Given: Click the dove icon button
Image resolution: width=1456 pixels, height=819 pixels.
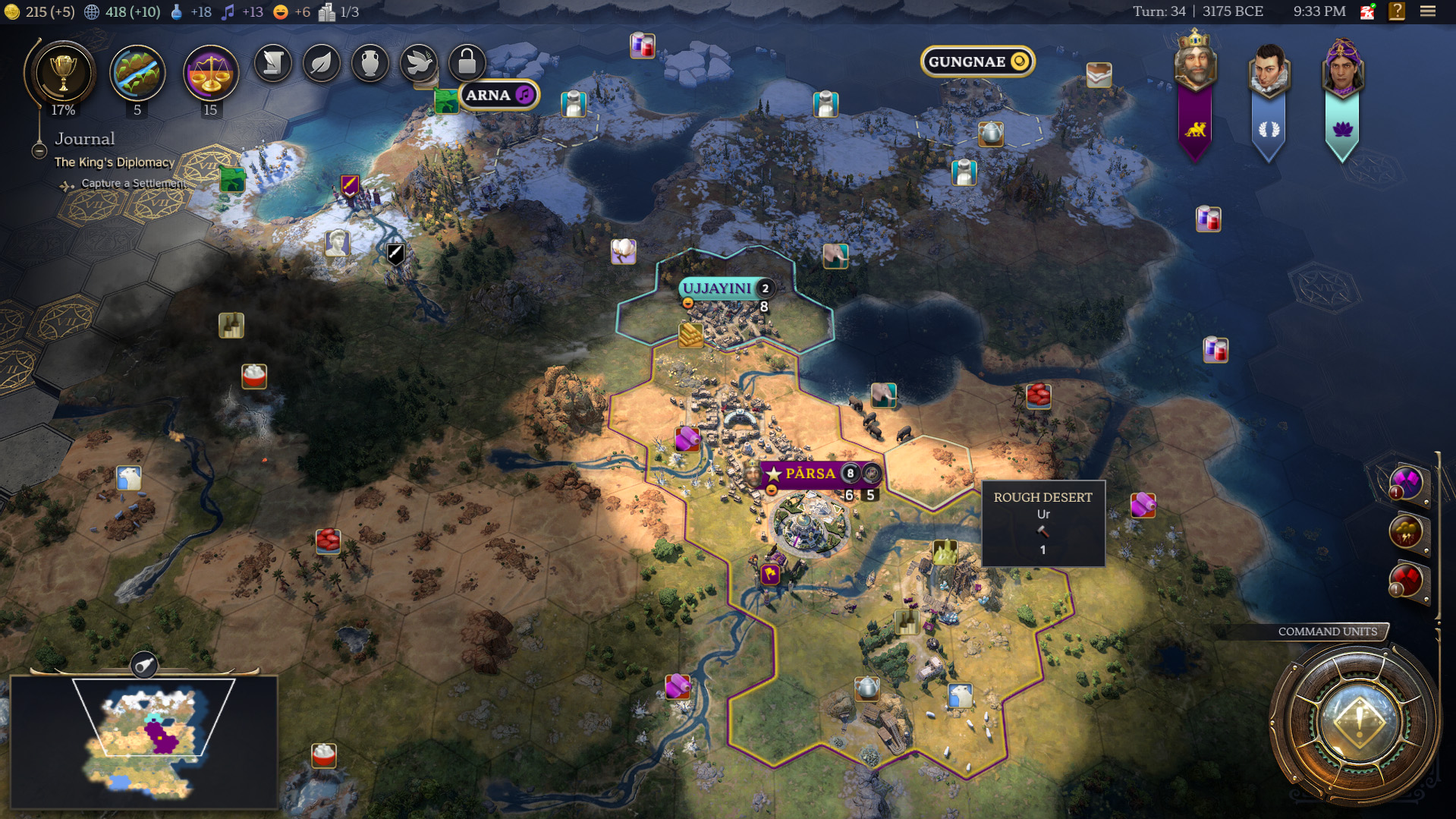Looking at the screenshot, I should click(418, 63).
